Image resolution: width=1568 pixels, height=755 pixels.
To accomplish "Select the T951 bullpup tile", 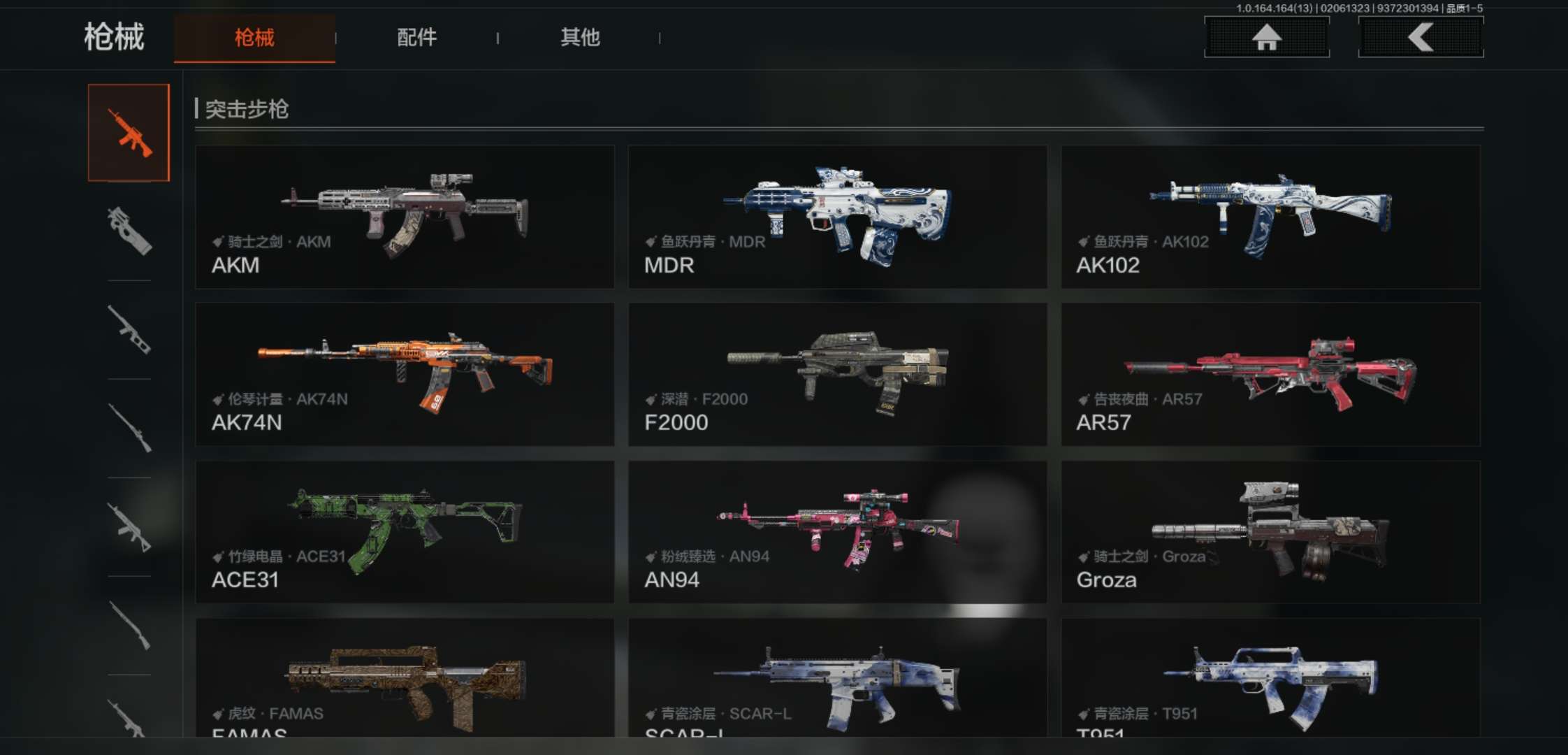I will point(1270,678).
